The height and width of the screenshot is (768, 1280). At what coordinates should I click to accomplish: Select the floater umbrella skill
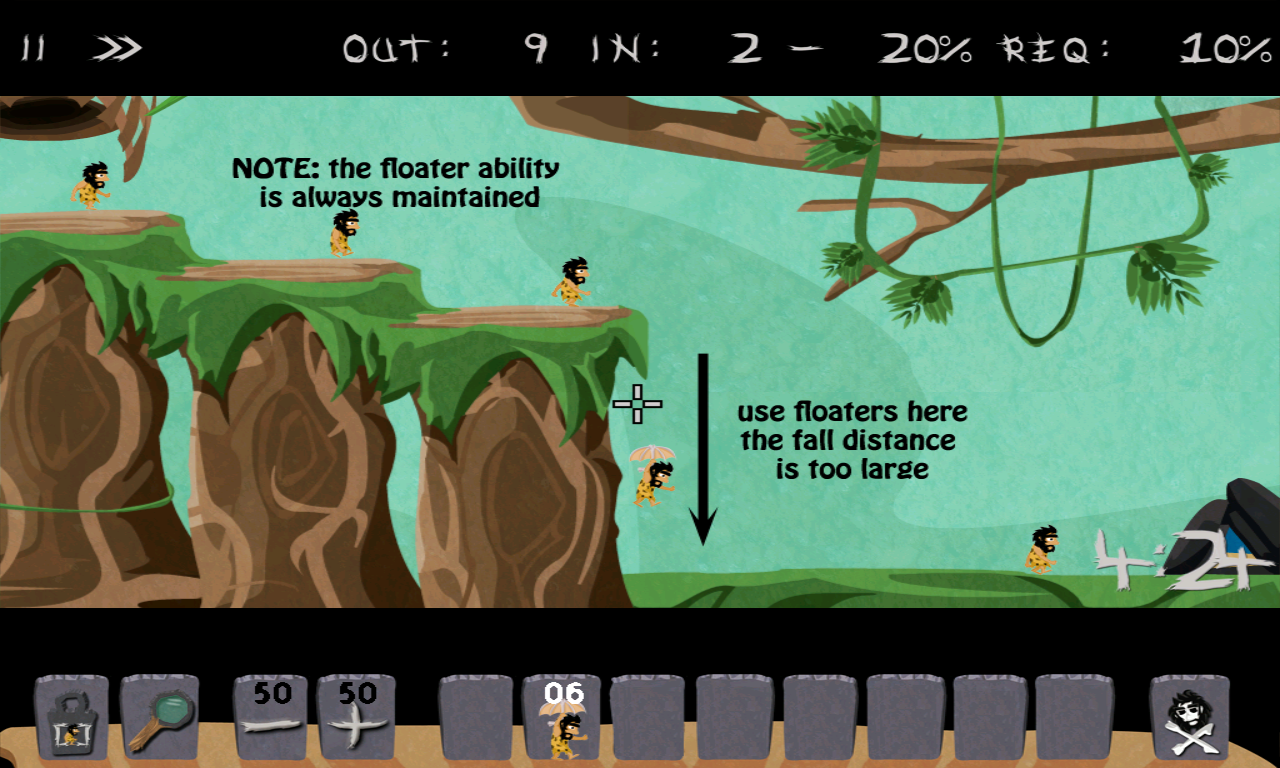563,718
